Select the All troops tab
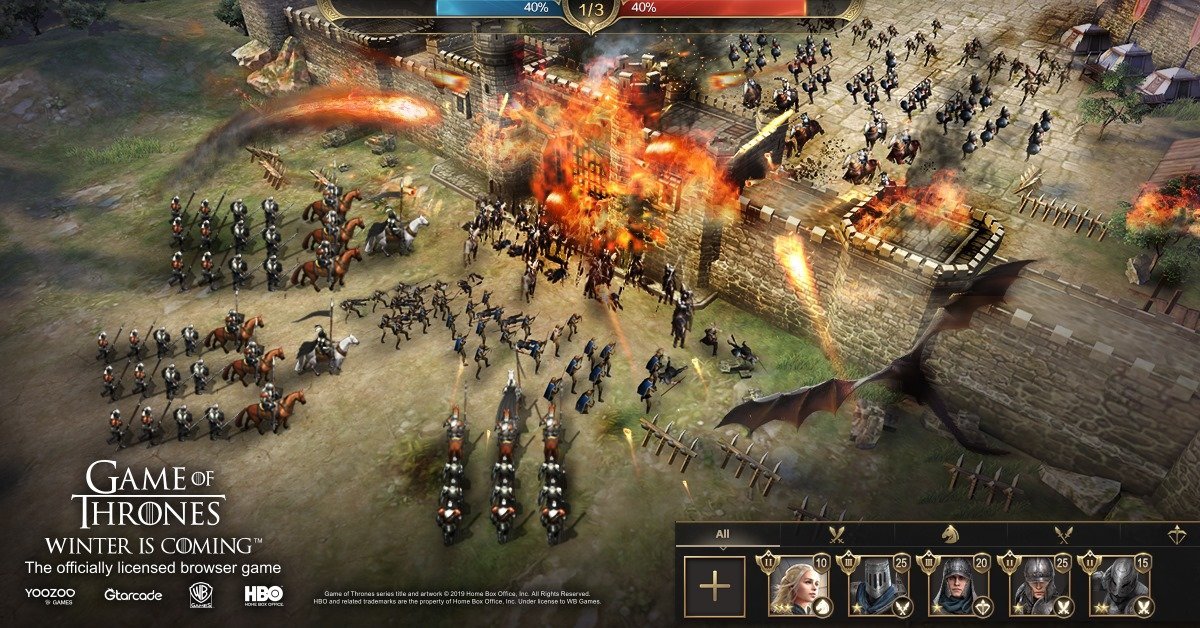 pyautogui.click(x=722, y=535)
